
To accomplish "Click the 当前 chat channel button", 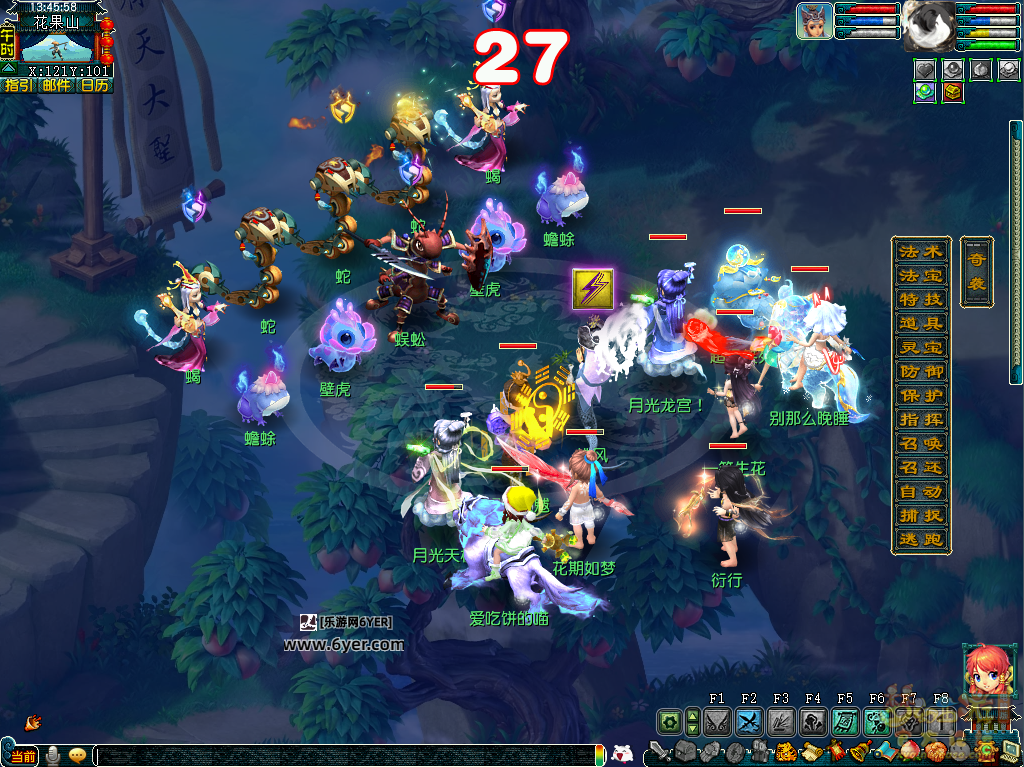I will click(x=22, y=756).
